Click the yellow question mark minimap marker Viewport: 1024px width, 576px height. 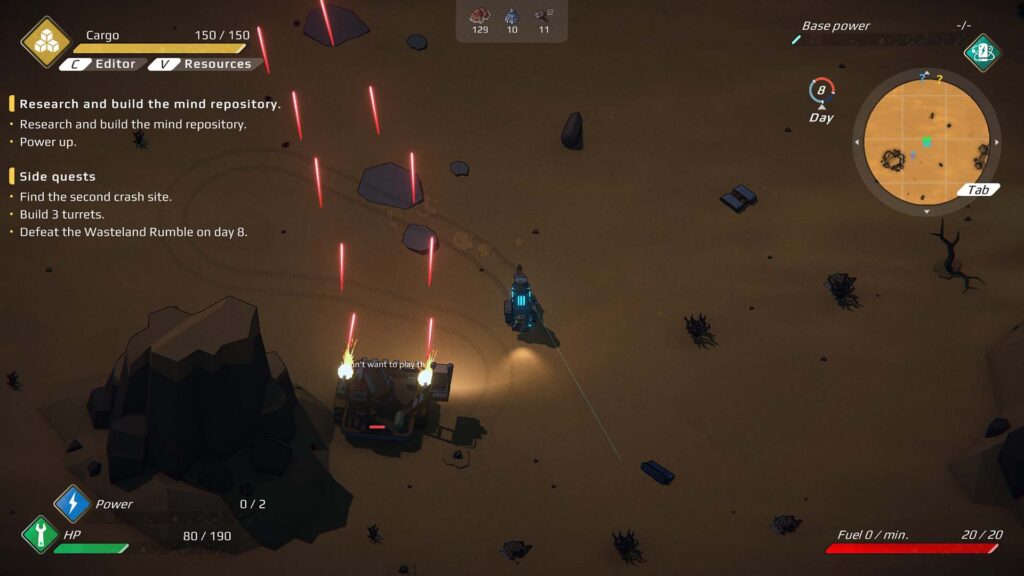[x=939, y=77]
